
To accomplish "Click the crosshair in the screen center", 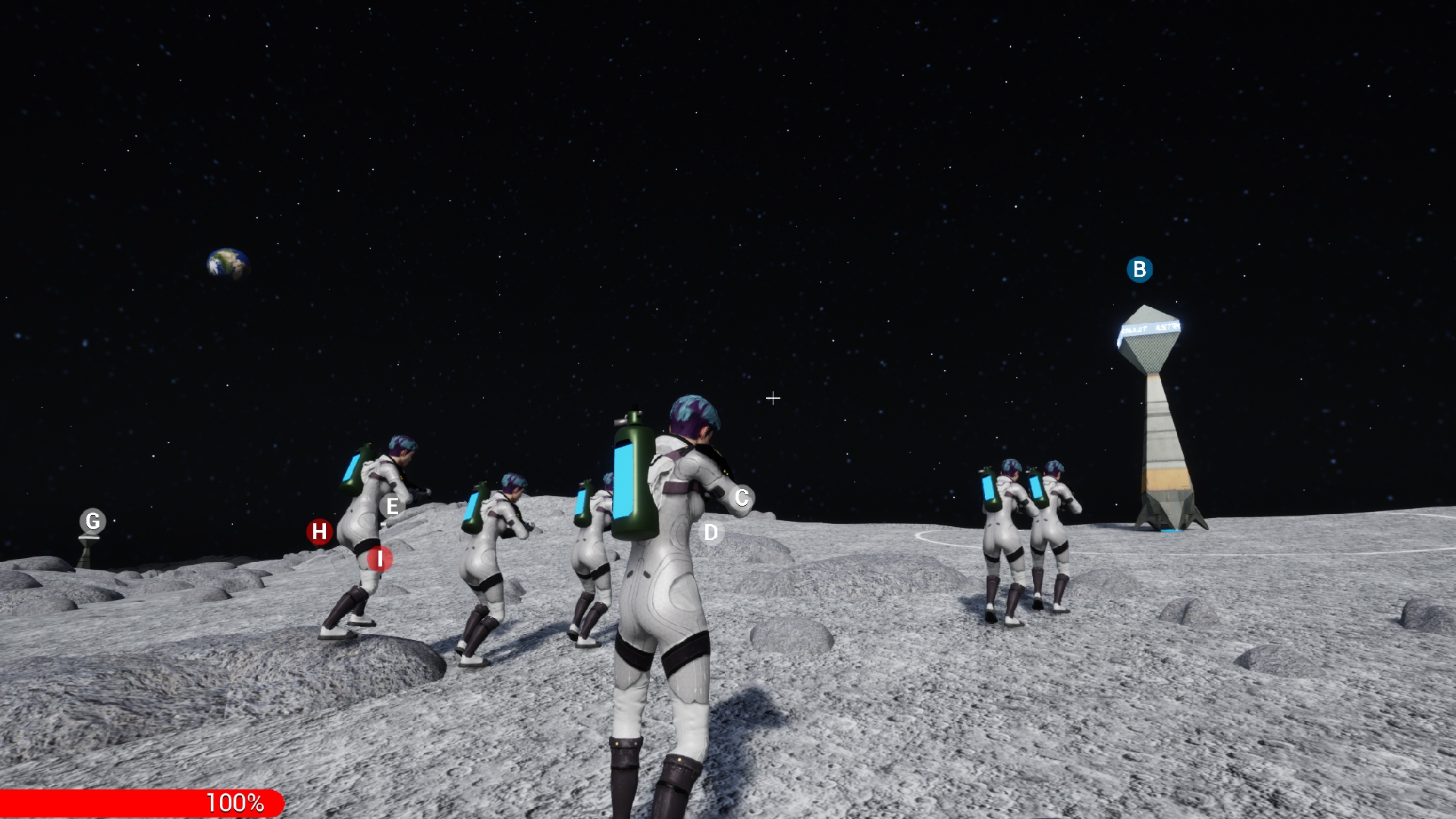I will [773, 397].
